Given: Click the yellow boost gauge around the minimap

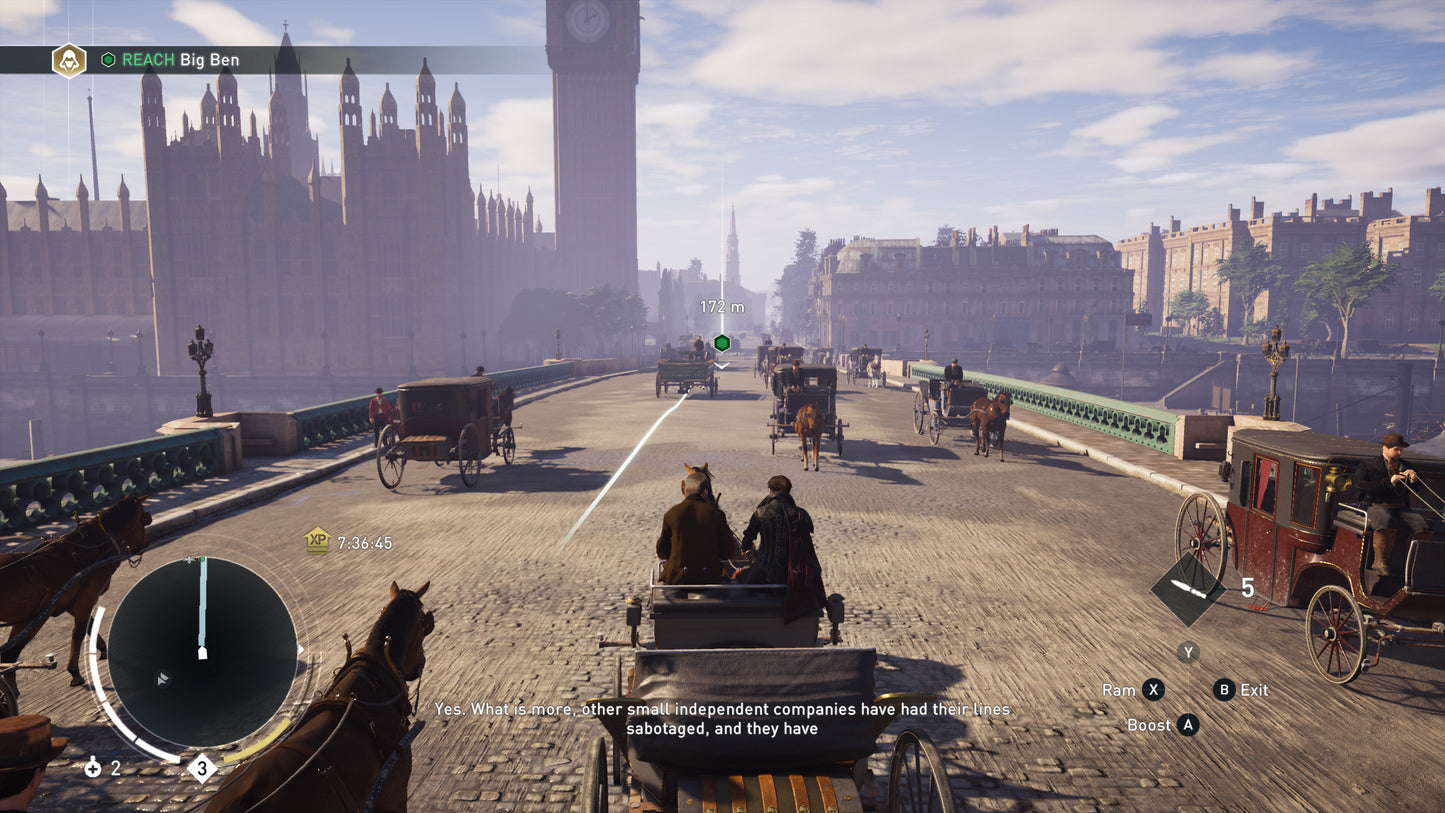Looking at the screenshot, I should 260,741.
